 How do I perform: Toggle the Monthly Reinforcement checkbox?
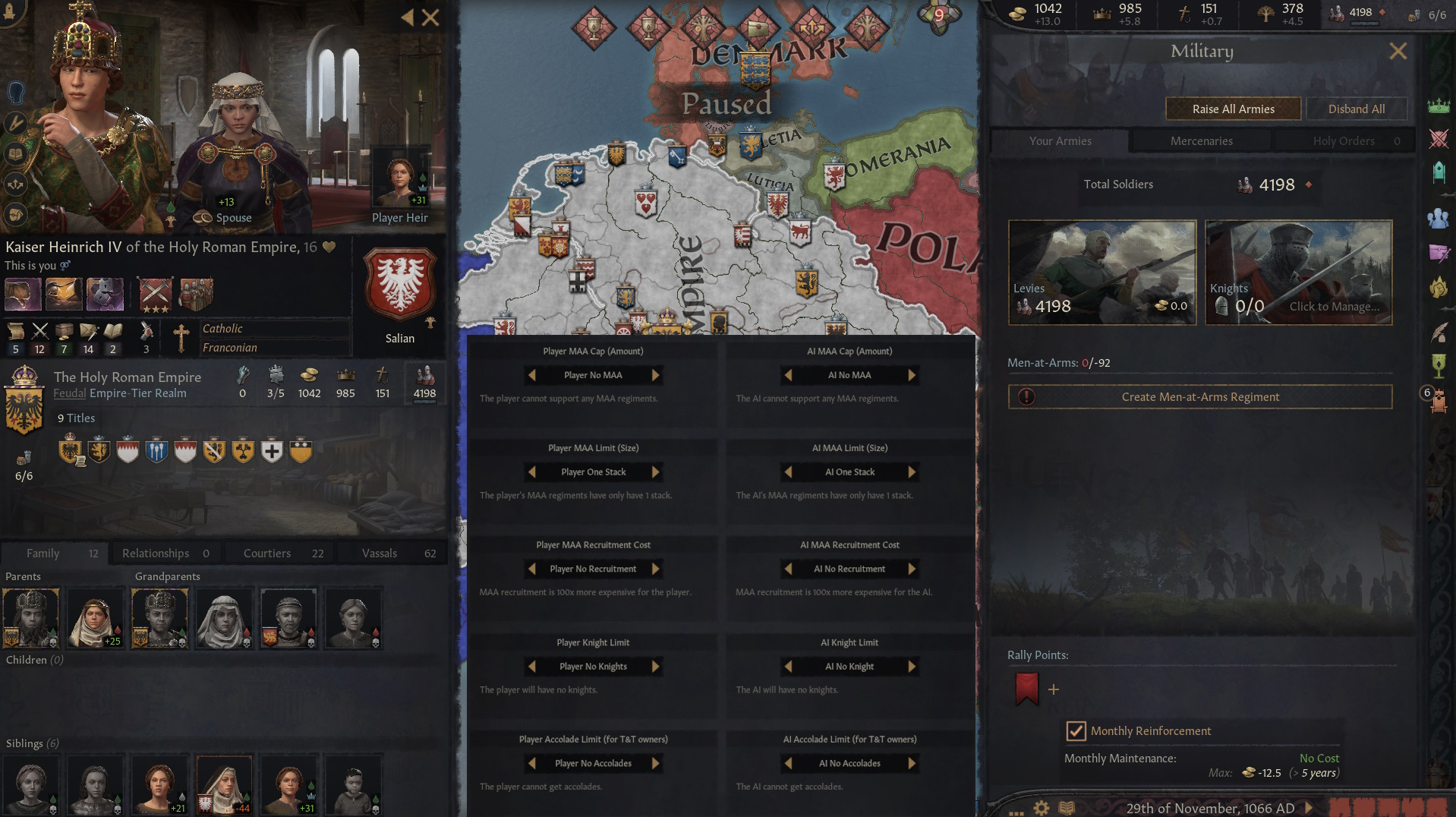[x=1076, y=731]
